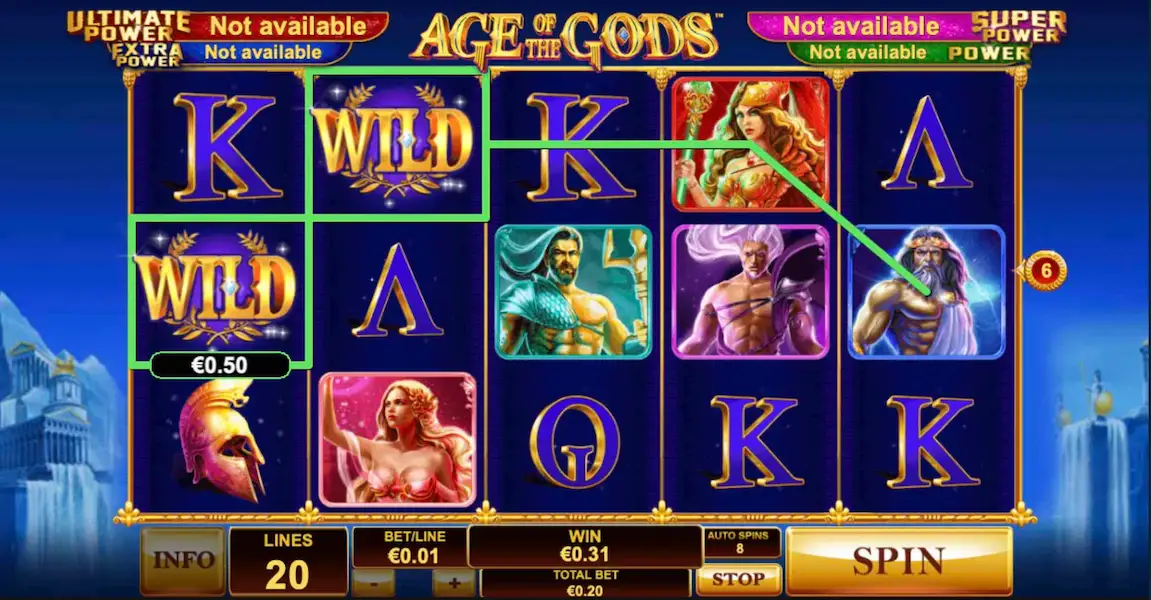Change the number of lines
The height and width of the screenshot is (600, 1151).
288,562
